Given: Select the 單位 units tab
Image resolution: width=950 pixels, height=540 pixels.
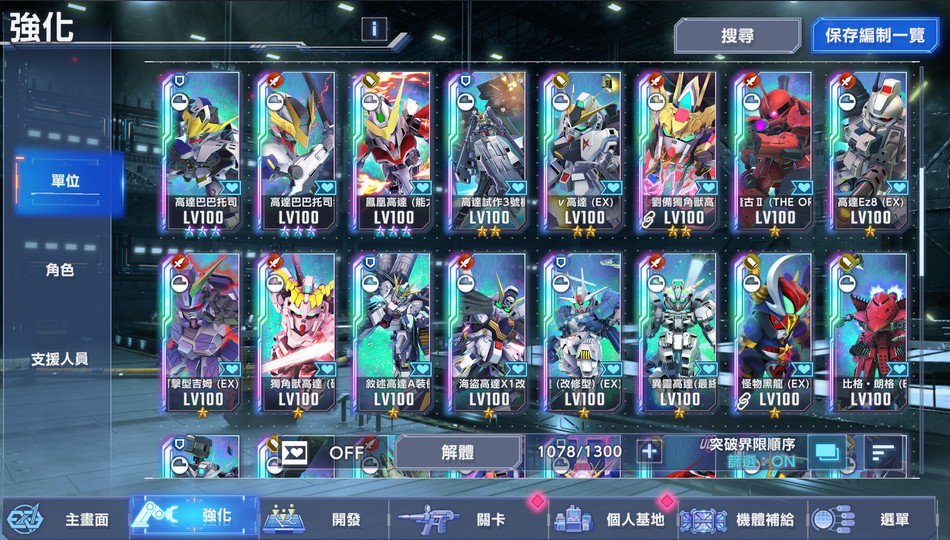Looking at the screenshot, I should pos(66,180).
